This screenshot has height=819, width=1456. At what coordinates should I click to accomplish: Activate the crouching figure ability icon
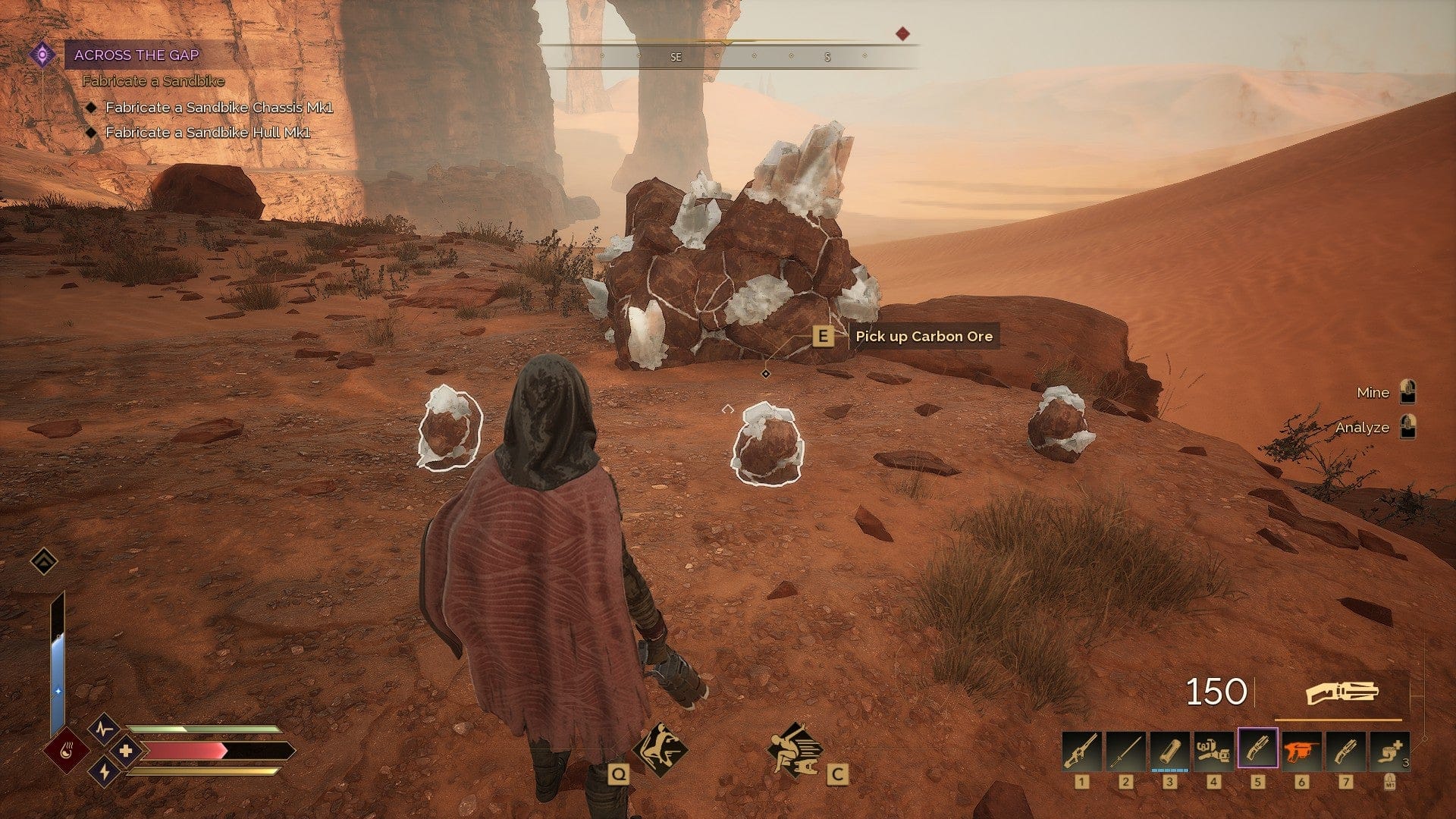[793, 749]
